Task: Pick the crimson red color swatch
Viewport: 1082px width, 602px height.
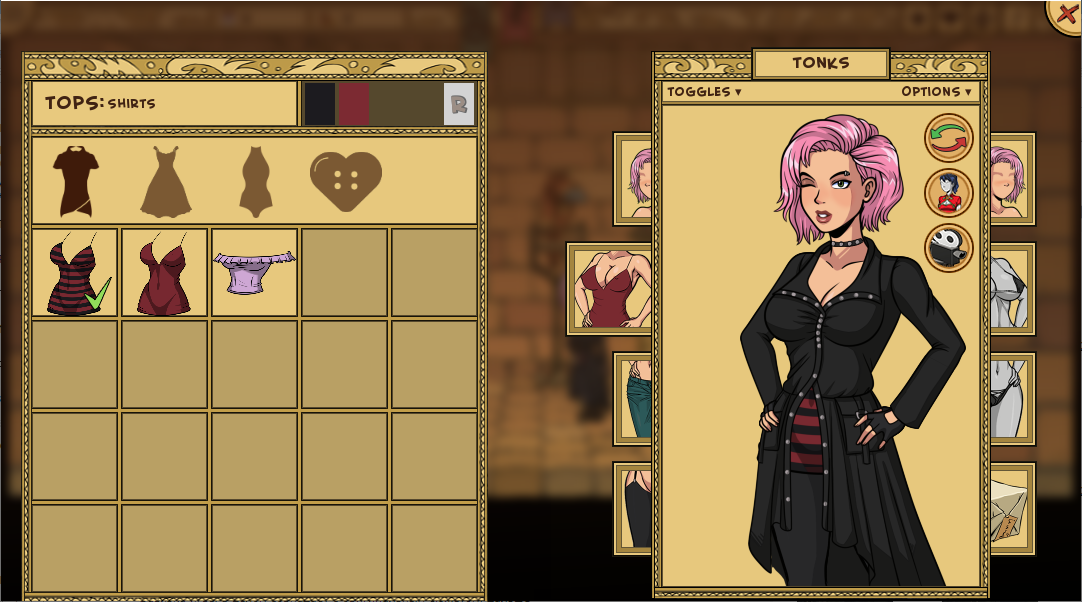Action: (354, 104)
